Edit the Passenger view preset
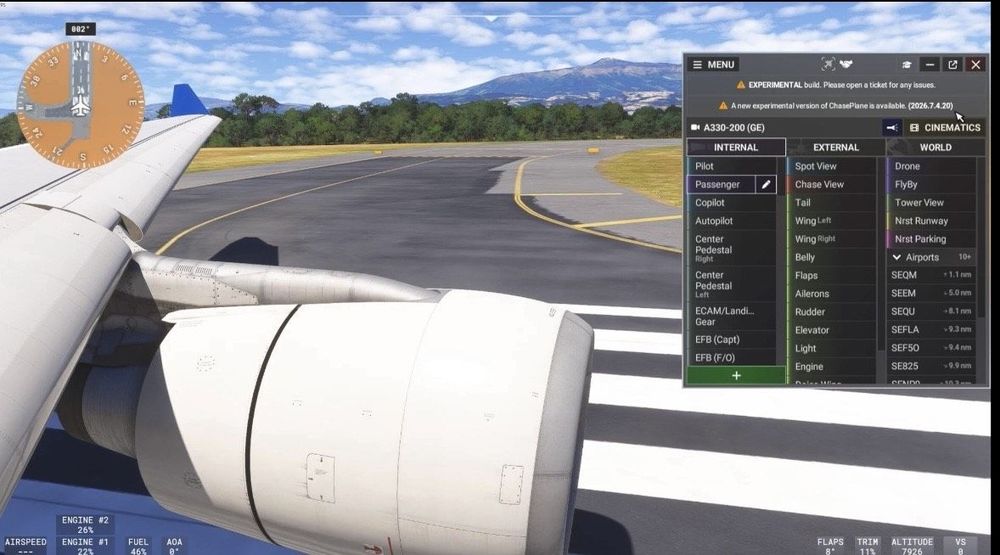1000x555 pixels. (766, 185)
